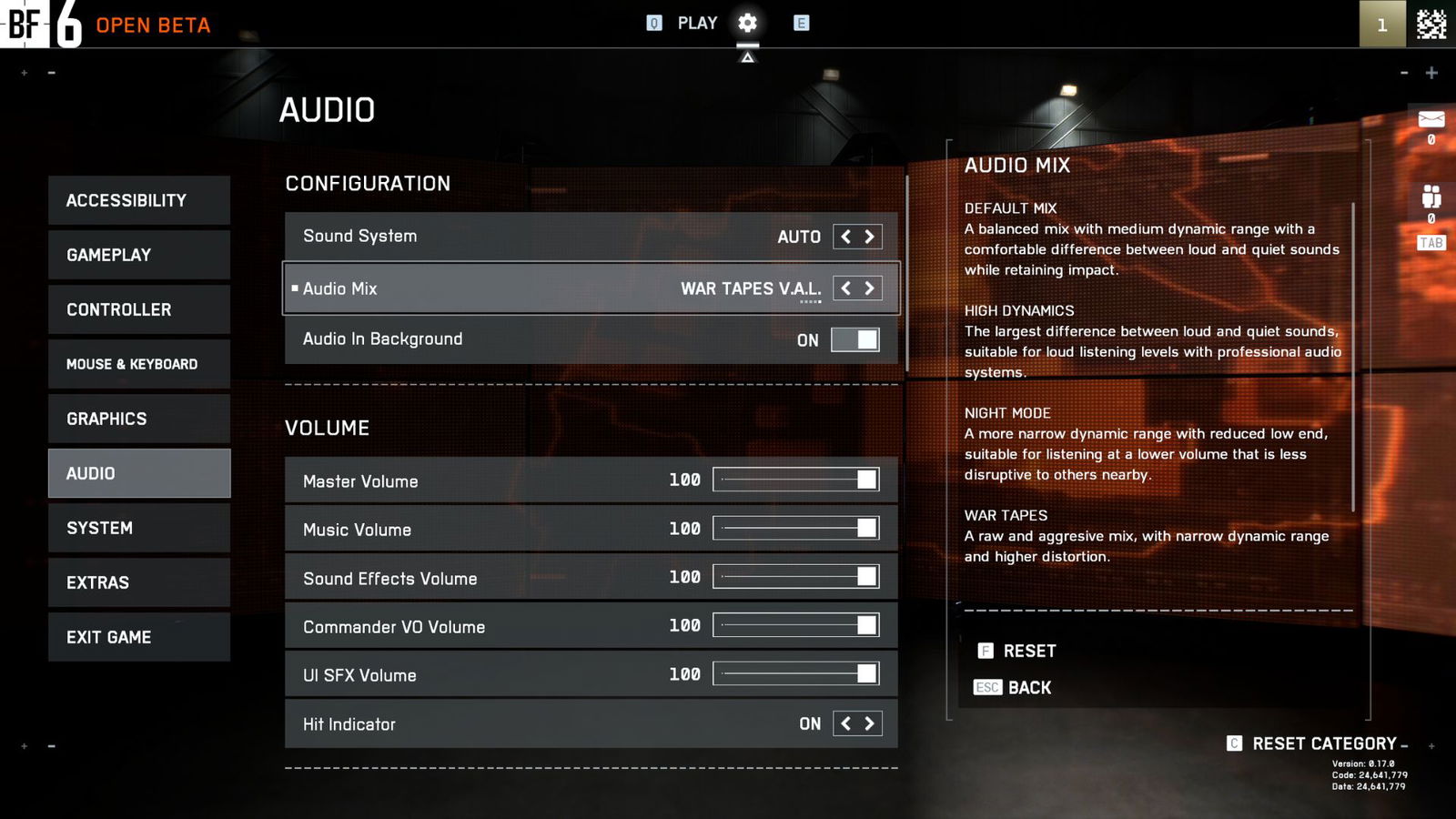This screenshot has width=1456, height=819.
Task: Open the Settings gear at top center
Action: point(747,23)
